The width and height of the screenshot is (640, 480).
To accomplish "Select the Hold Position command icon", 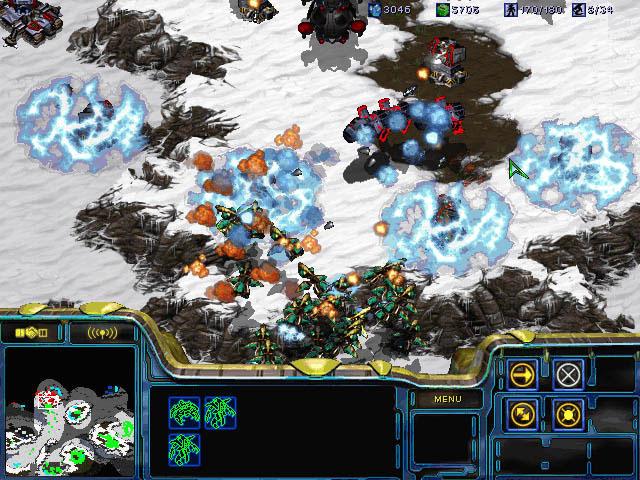I will coord(568,412).
